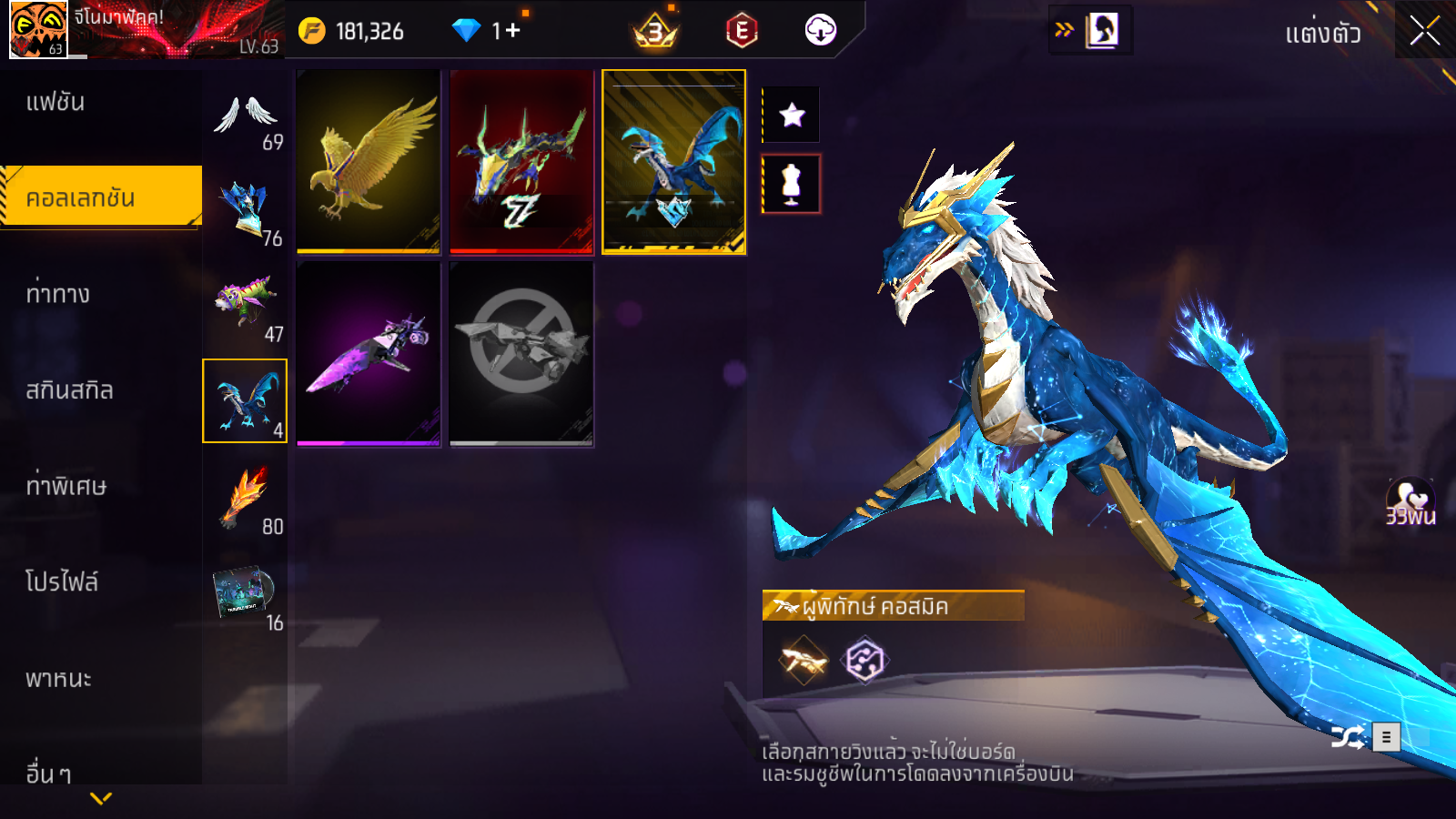Choose the red dragon skin card
The image size is (1456, 819).
521,161
